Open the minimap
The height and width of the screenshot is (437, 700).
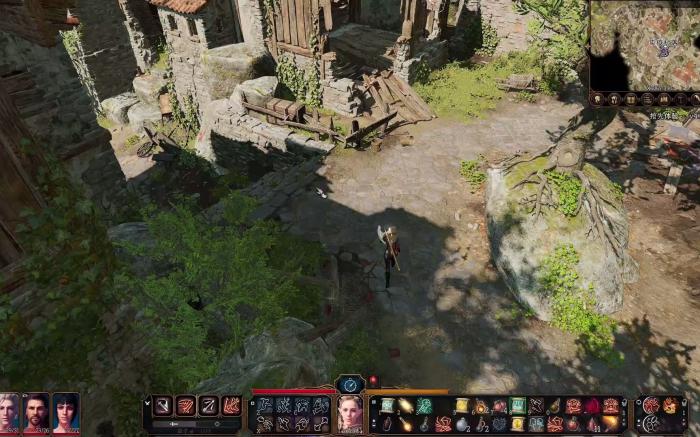coord(644,45)
